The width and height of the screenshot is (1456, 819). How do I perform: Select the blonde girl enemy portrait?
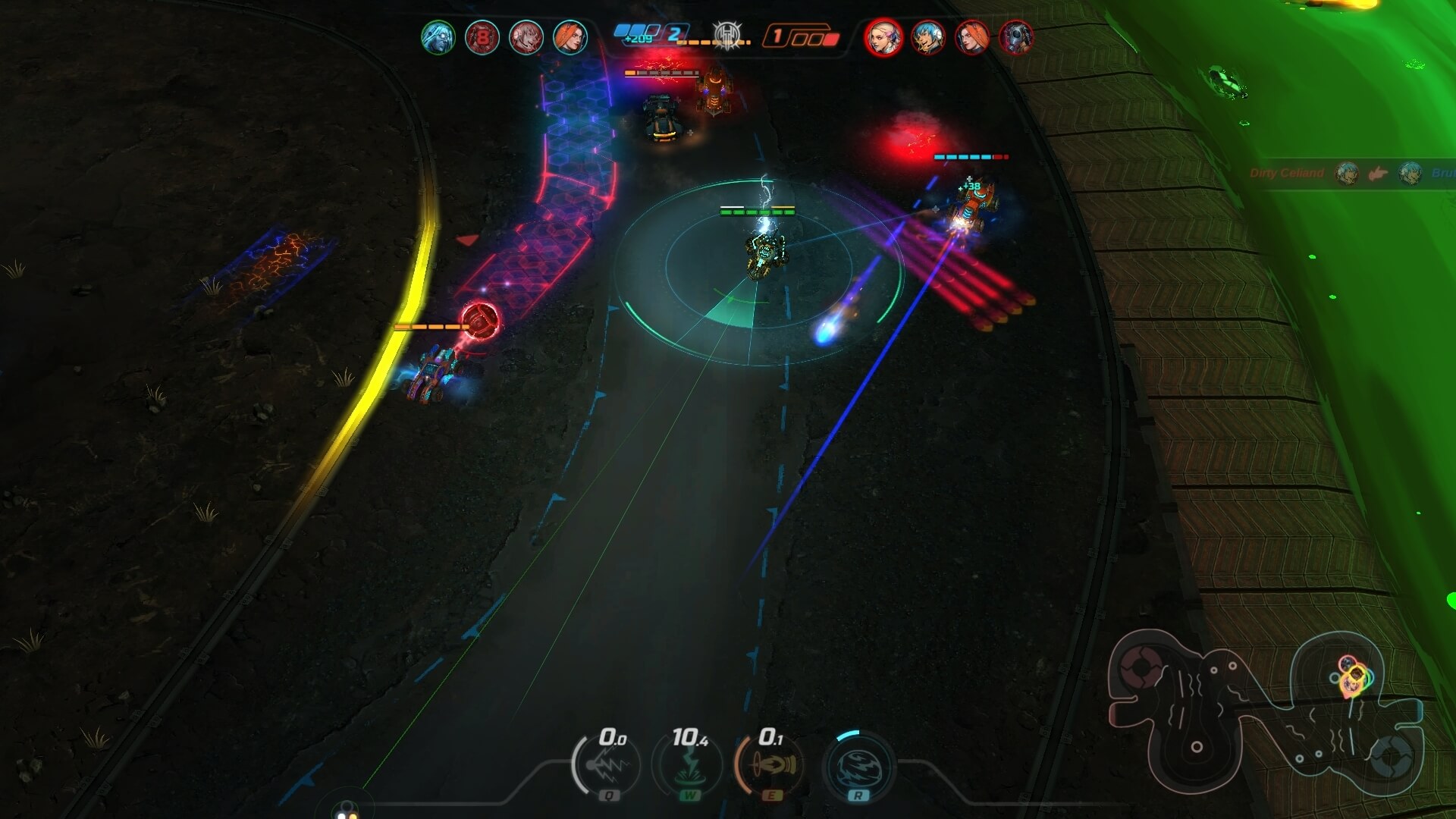point(883,37)
